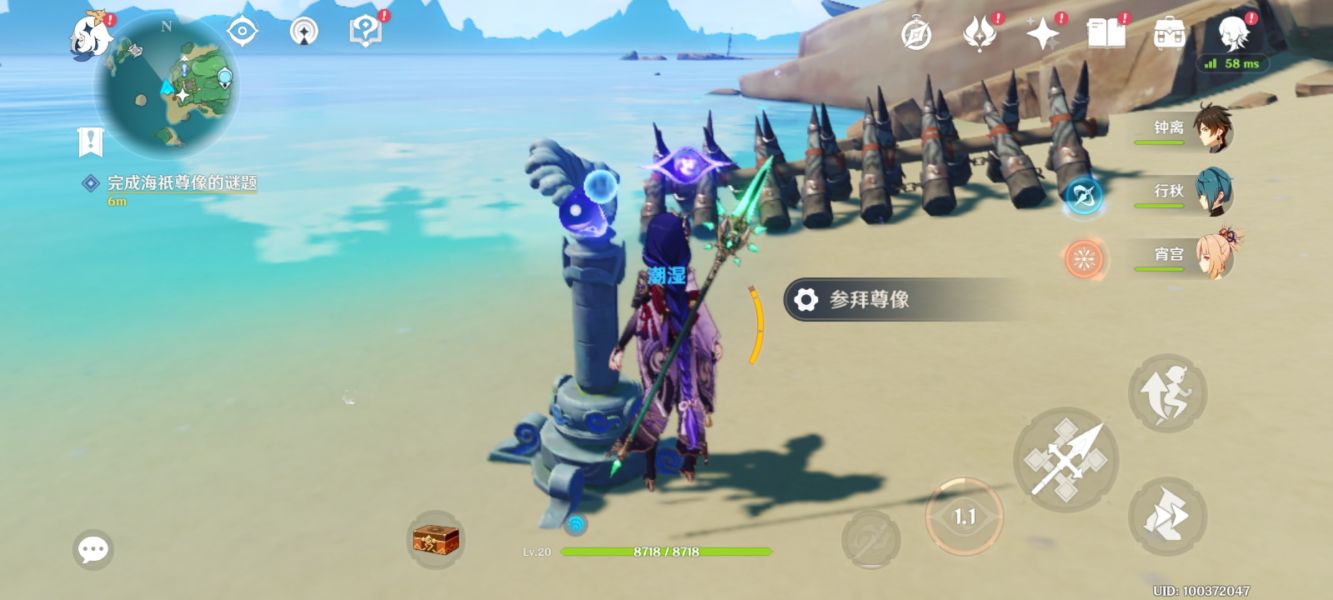This screenshot has height=600, width=1333.
Task: Open the wish star icon
Action: [x=1042, y=34]
